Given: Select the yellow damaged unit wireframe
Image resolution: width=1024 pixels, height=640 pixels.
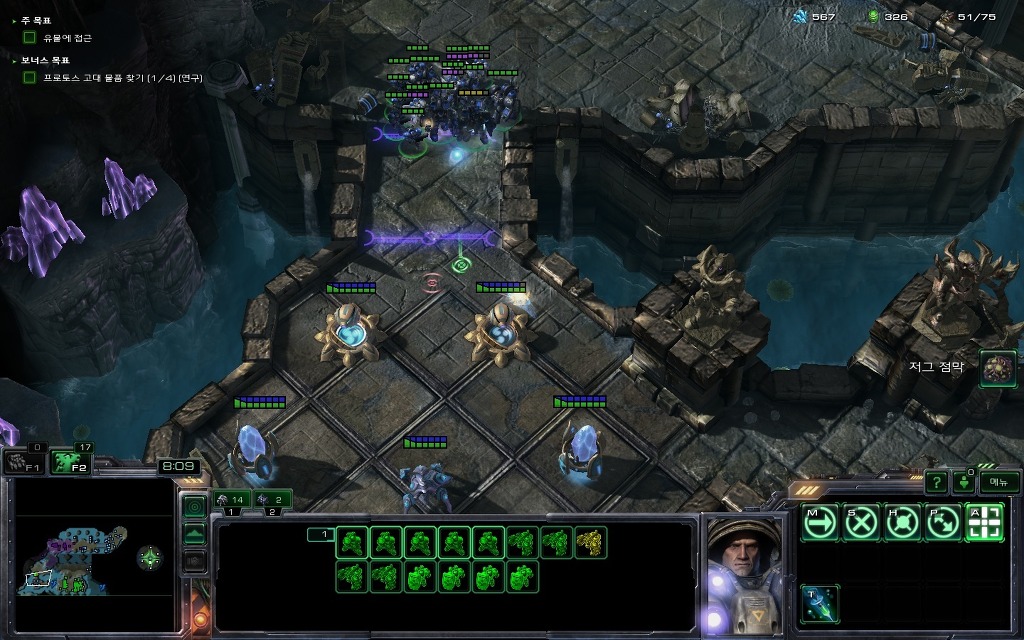Looking at the screenshot, I should click(x=590, y=543).
